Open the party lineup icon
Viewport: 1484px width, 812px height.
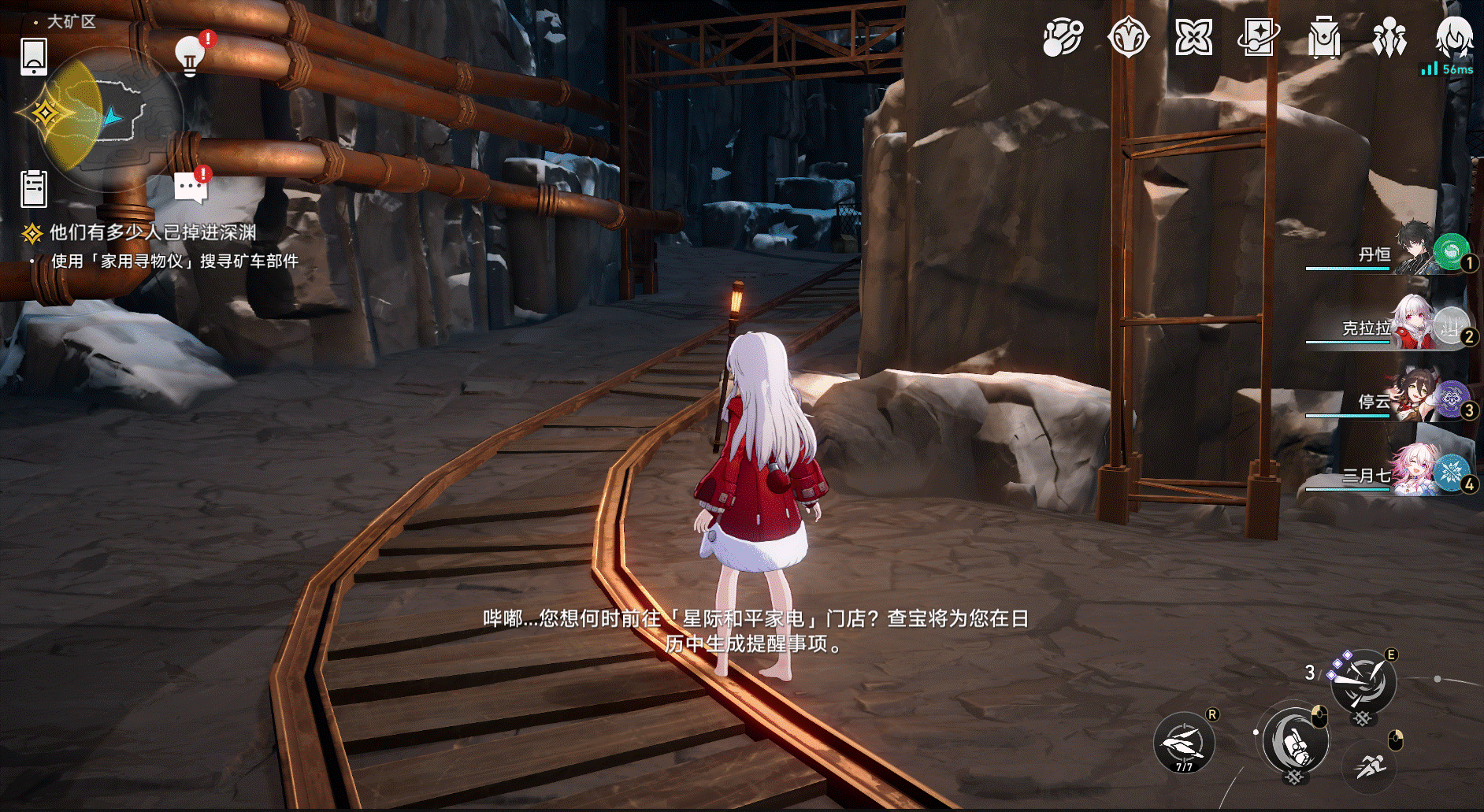(1390, 37)
